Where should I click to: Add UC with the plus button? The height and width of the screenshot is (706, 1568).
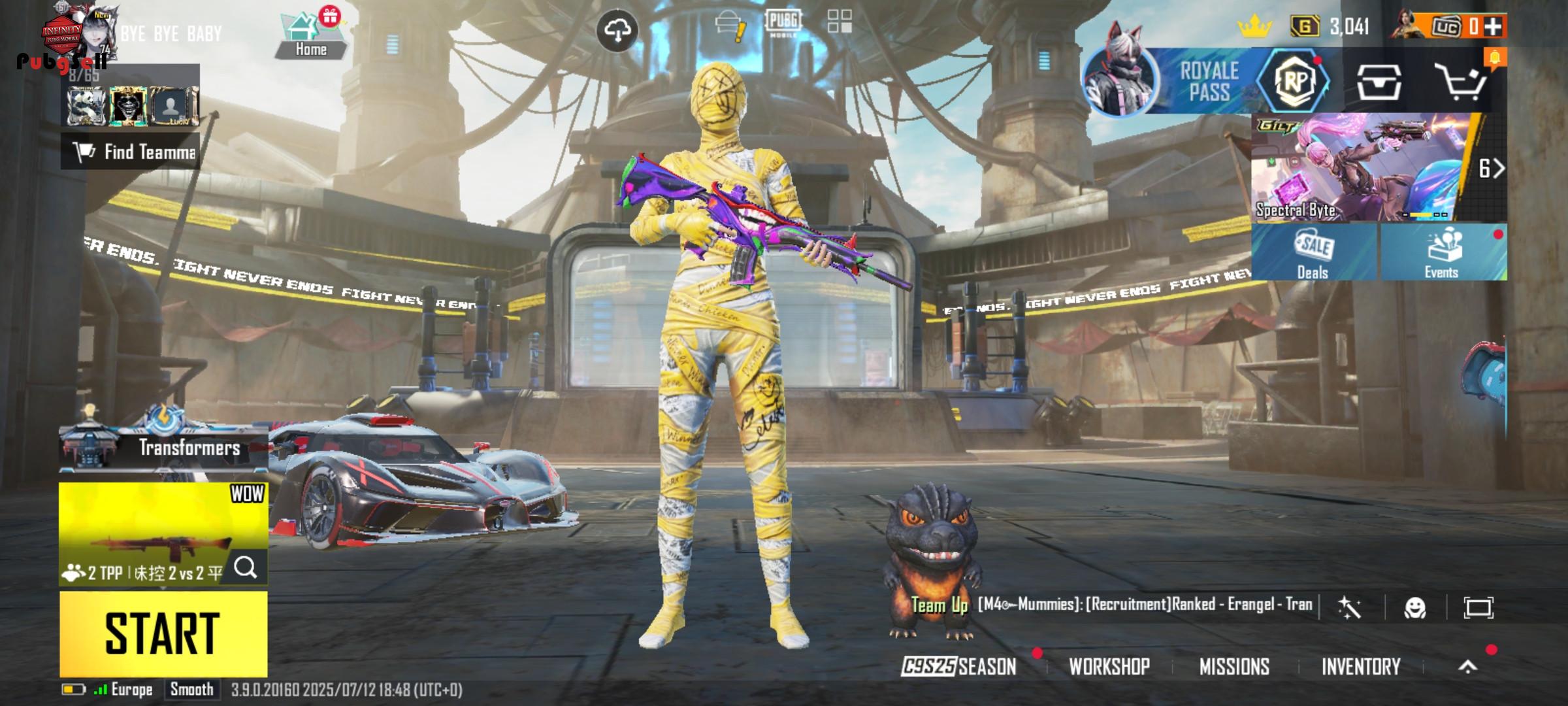click(x=1493, y=26)
